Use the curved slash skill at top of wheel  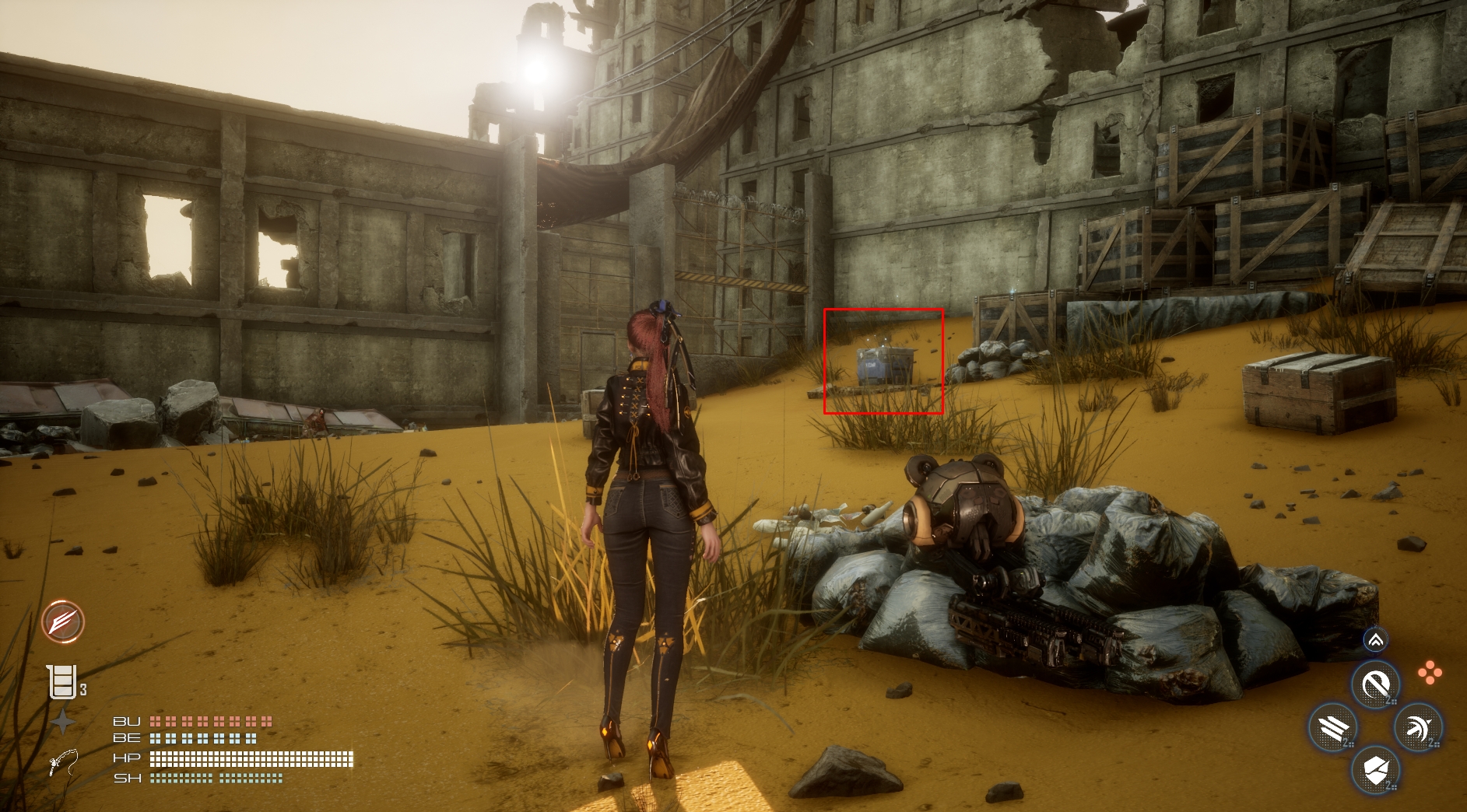click(x=1376, y=685)
